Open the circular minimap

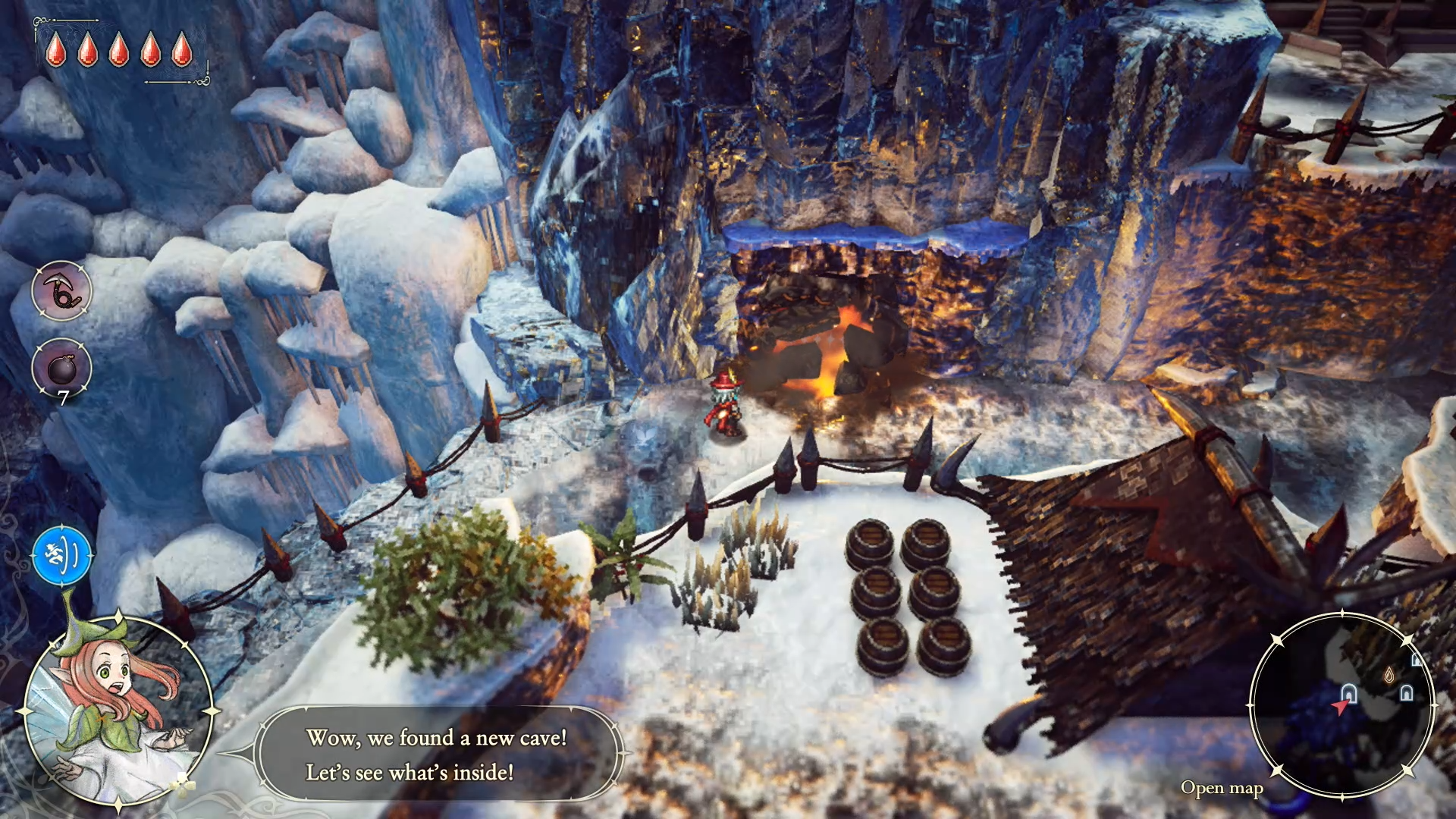click(1341, 704)
